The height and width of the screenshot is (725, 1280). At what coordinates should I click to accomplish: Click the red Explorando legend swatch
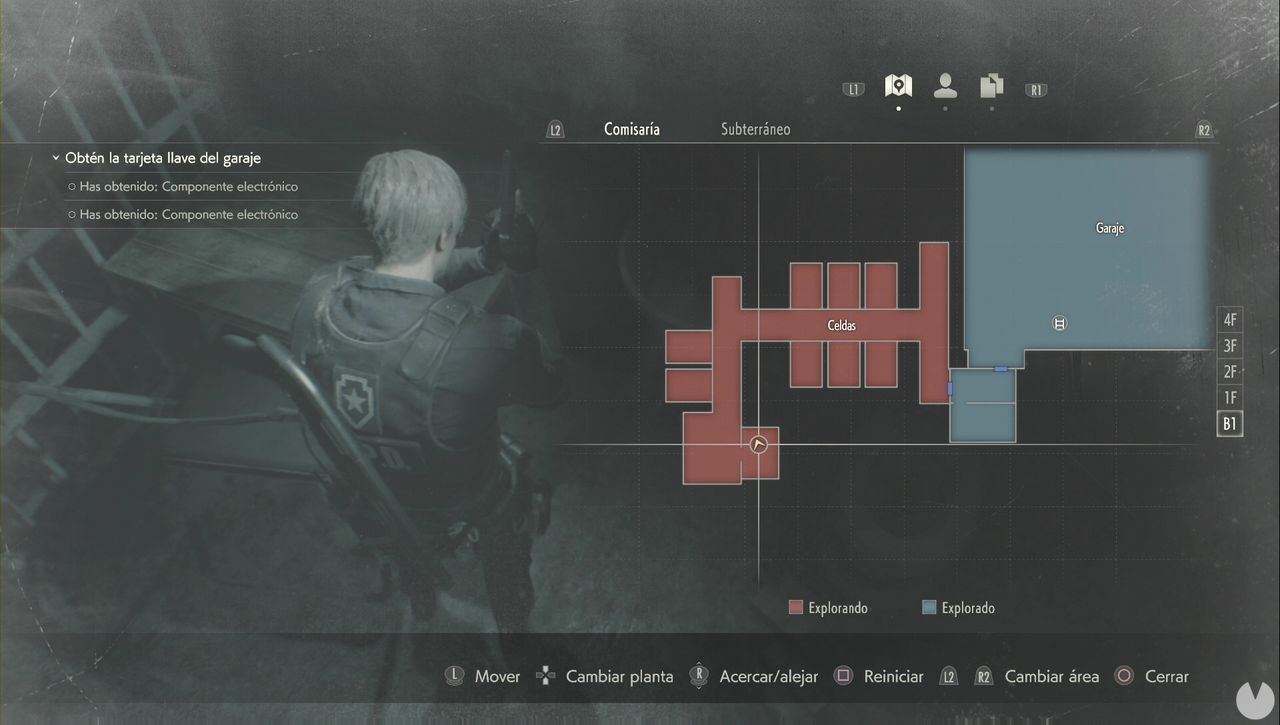point(795,607)
